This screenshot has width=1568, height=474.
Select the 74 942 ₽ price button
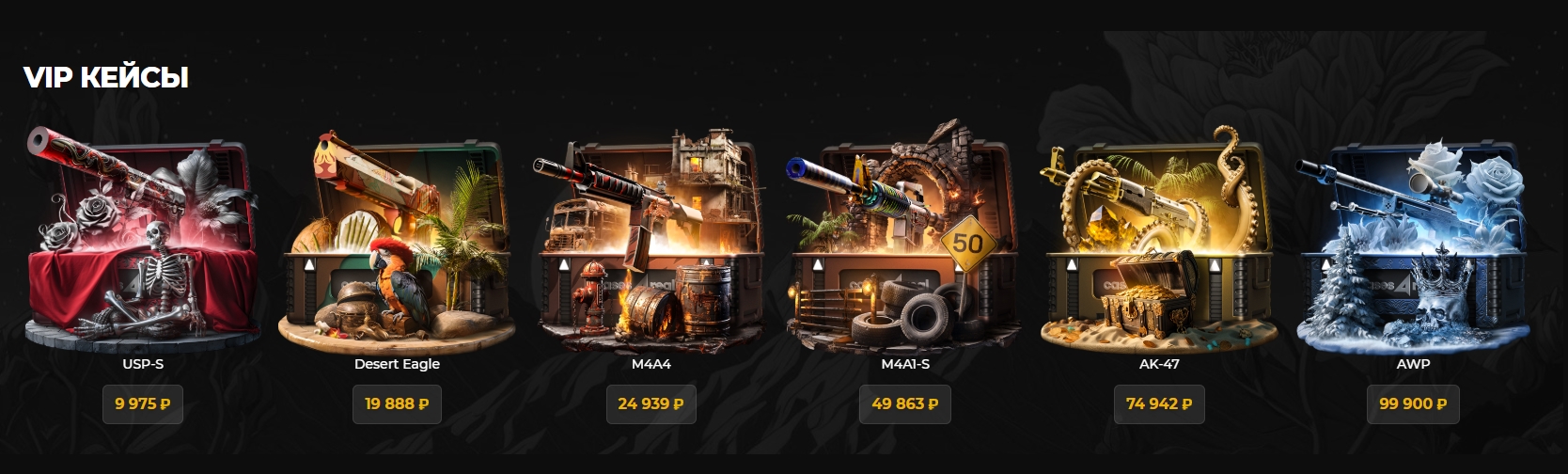pyautogui.click(x=1158, y=403)
